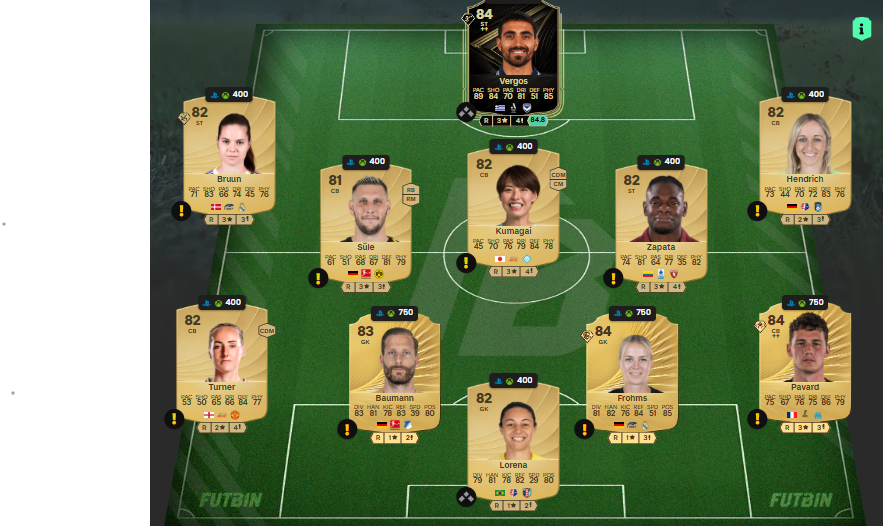Viewport: 883px width, 526px height.
Task: Pick the Kumagai player card
Action: click(513, 205)
